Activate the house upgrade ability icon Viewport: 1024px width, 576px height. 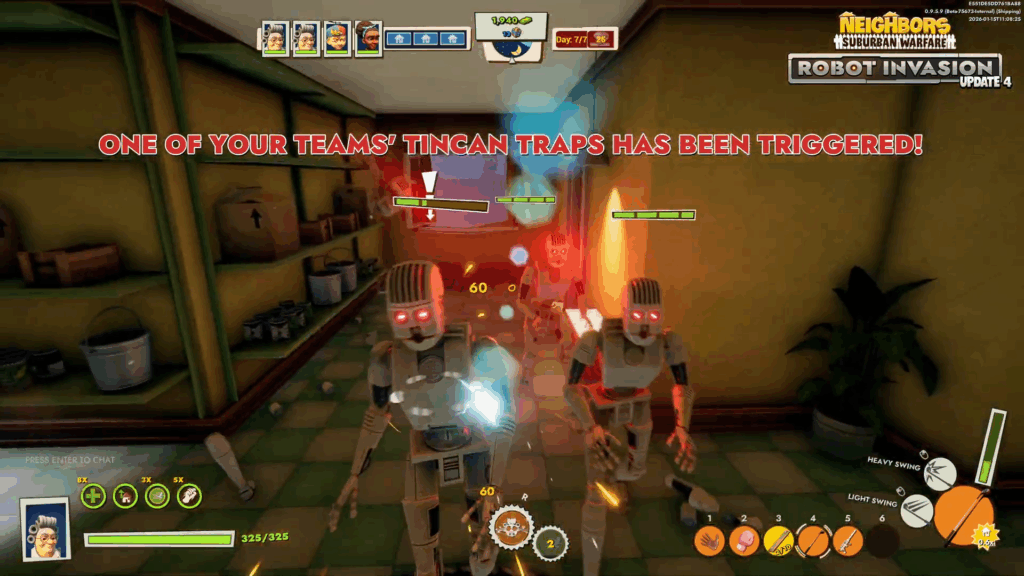pos(127,495)
